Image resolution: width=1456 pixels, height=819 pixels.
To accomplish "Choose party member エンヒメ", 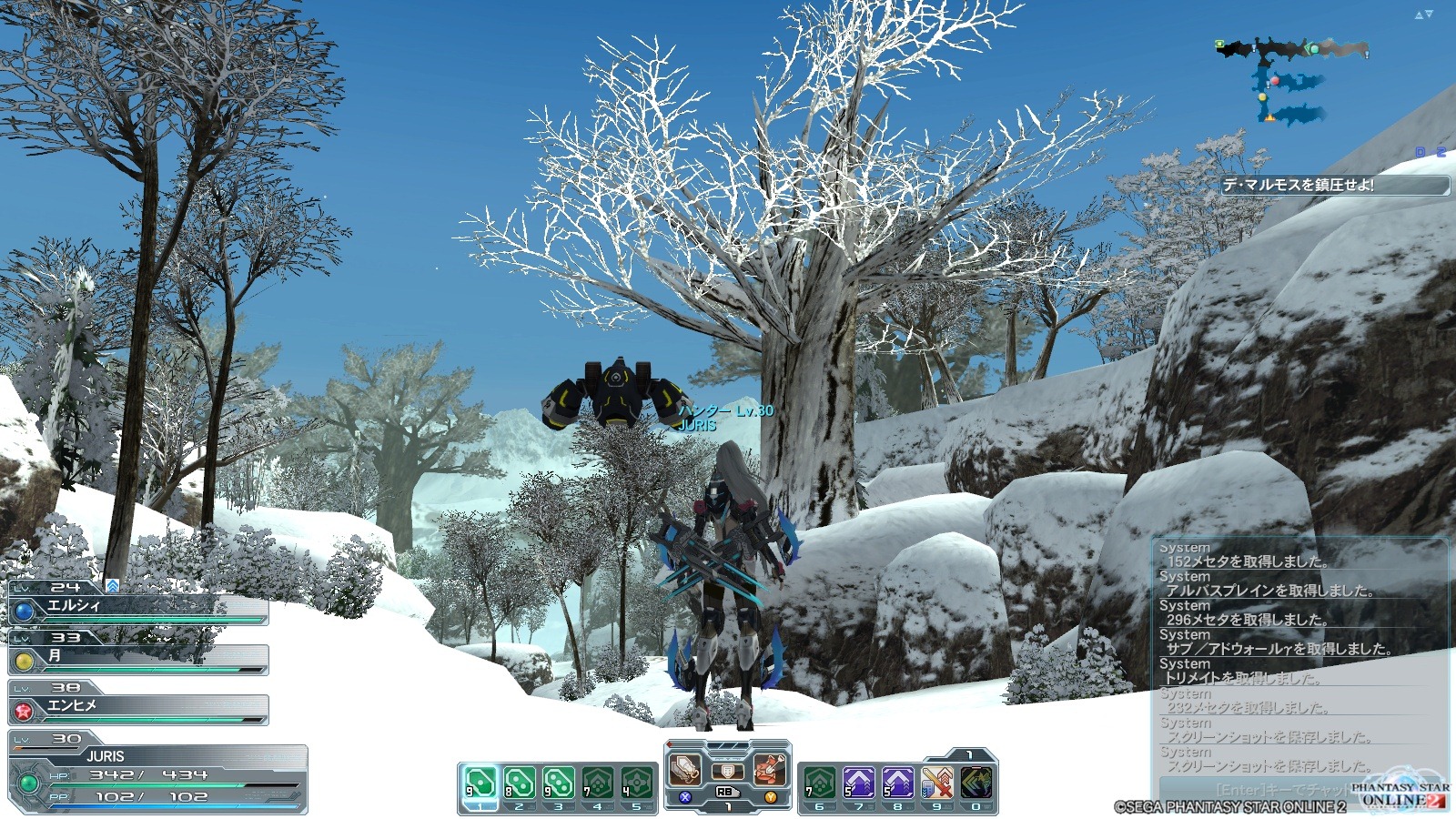I will click(138, 707).
